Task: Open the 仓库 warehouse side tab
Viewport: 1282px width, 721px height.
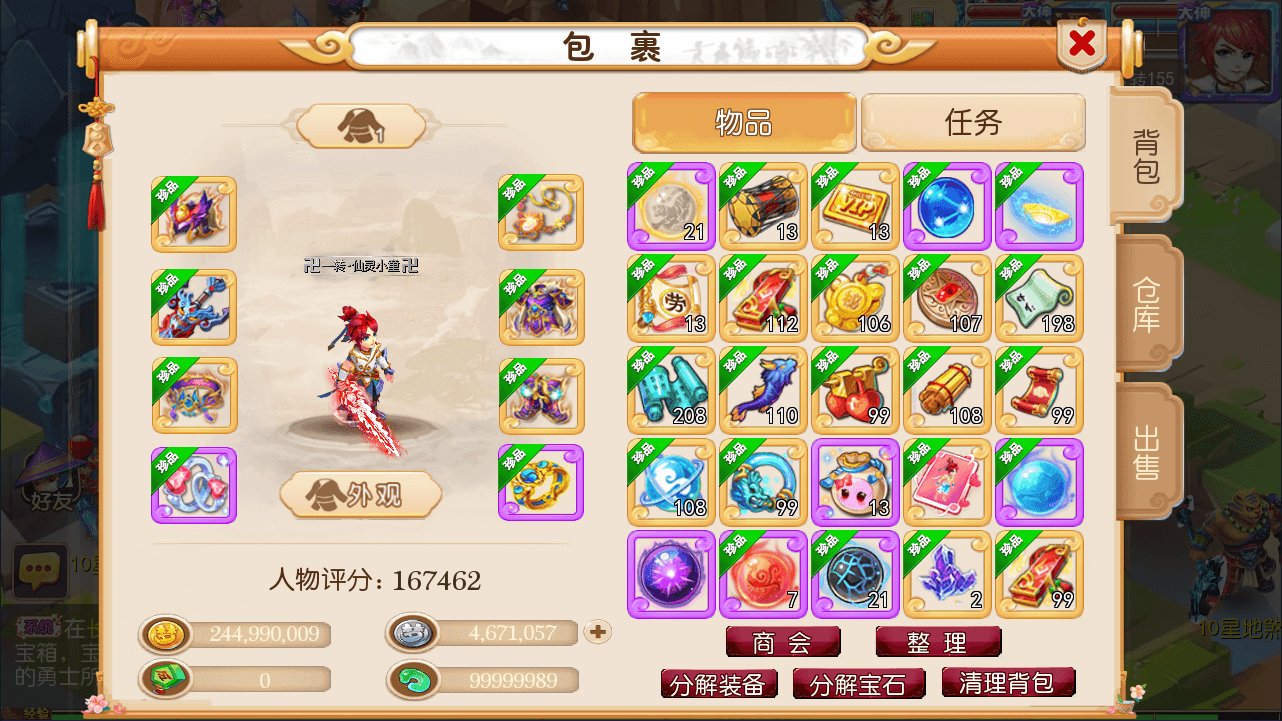Action: click(x=1148, y=306)
